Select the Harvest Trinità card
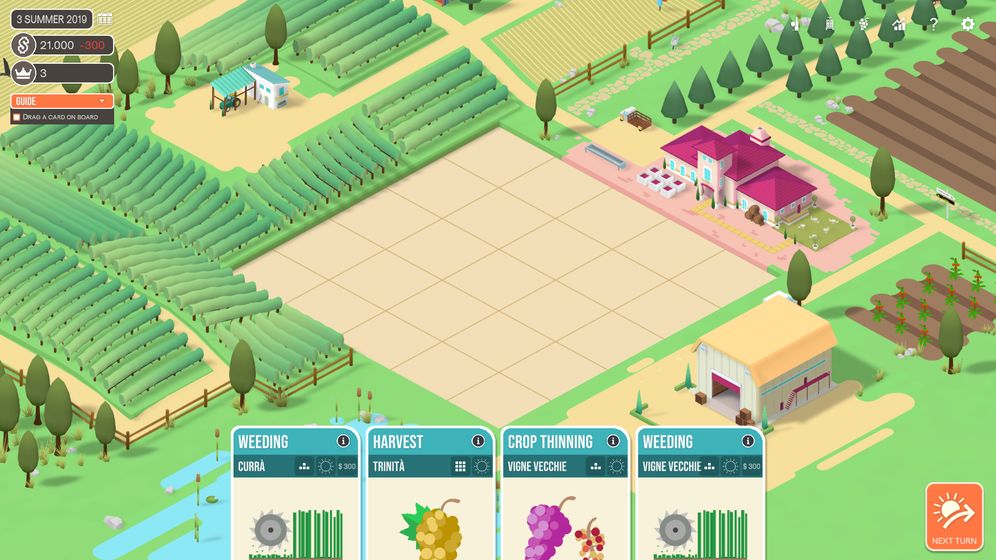Viewport: 996px width, 560px height. 431,510
